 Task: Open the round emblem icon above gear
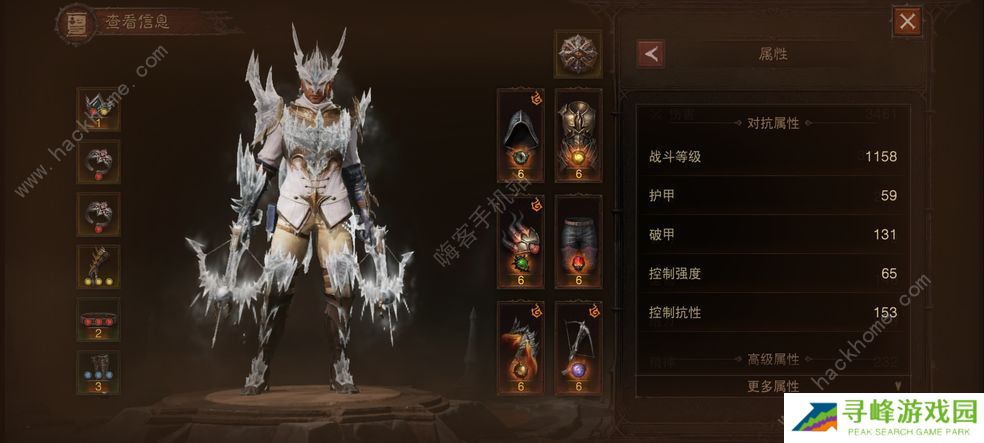coord(579,52)
